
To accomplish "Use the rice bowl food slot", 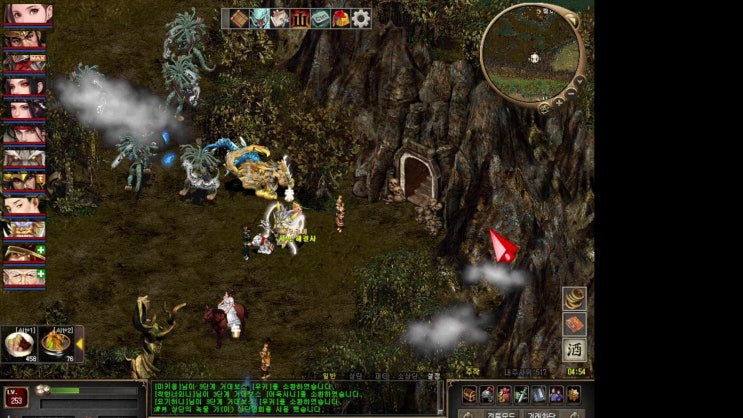I will (x=18, y=343).
